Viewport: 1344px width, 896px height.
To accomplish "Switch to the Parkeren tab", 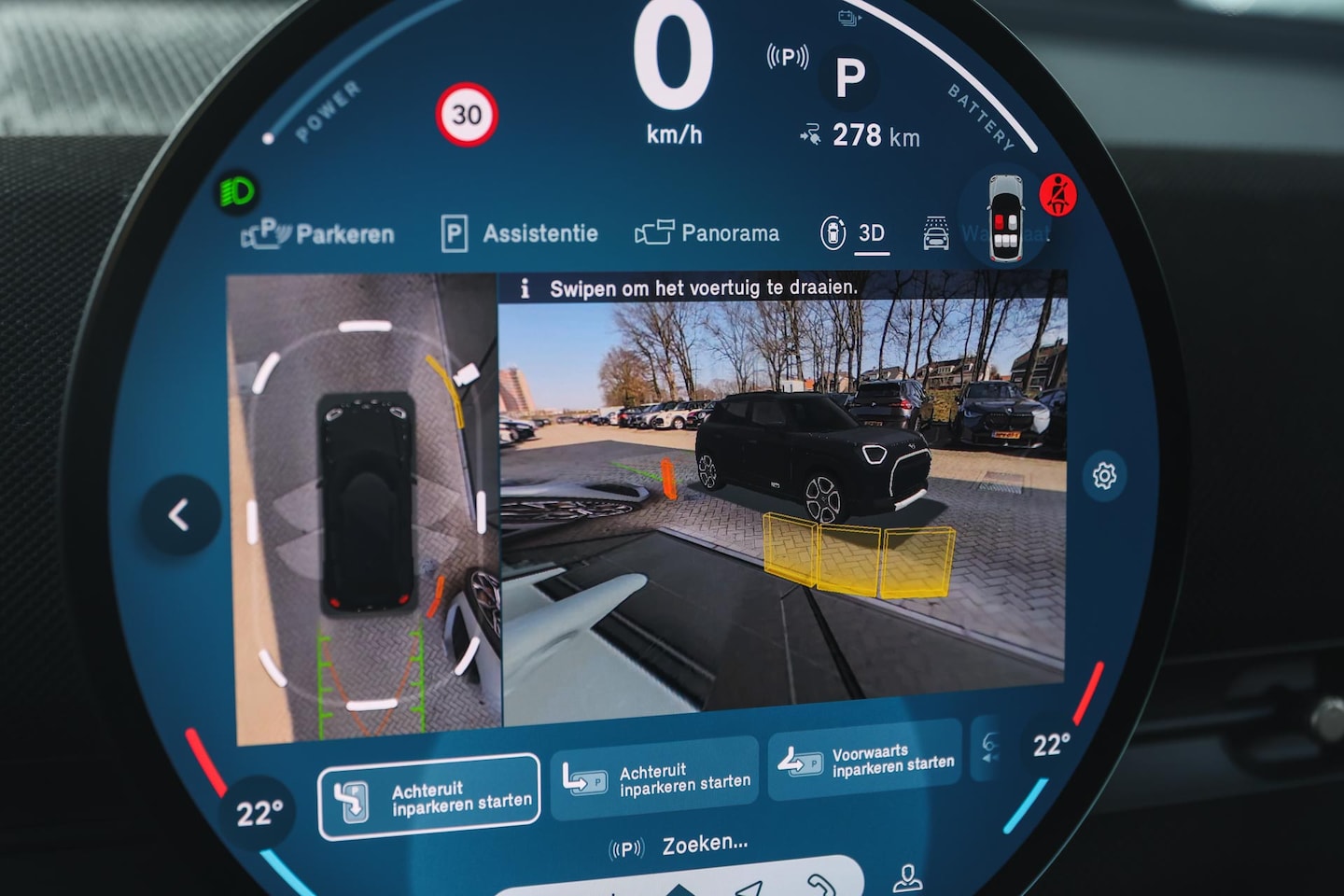I will coord(319,233).
